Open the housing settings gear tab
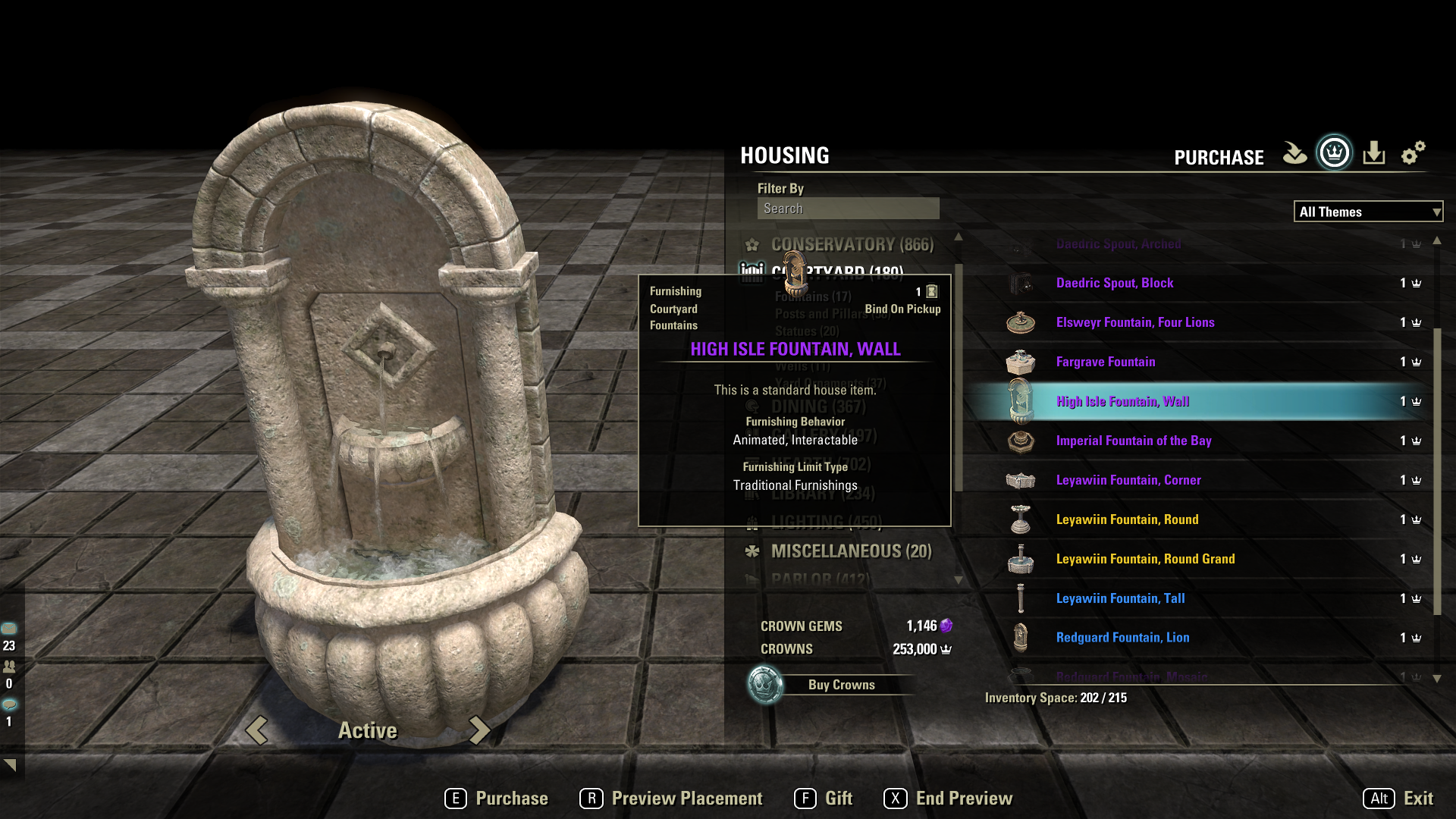1456x819 pixels. [x=1413, y=153]
